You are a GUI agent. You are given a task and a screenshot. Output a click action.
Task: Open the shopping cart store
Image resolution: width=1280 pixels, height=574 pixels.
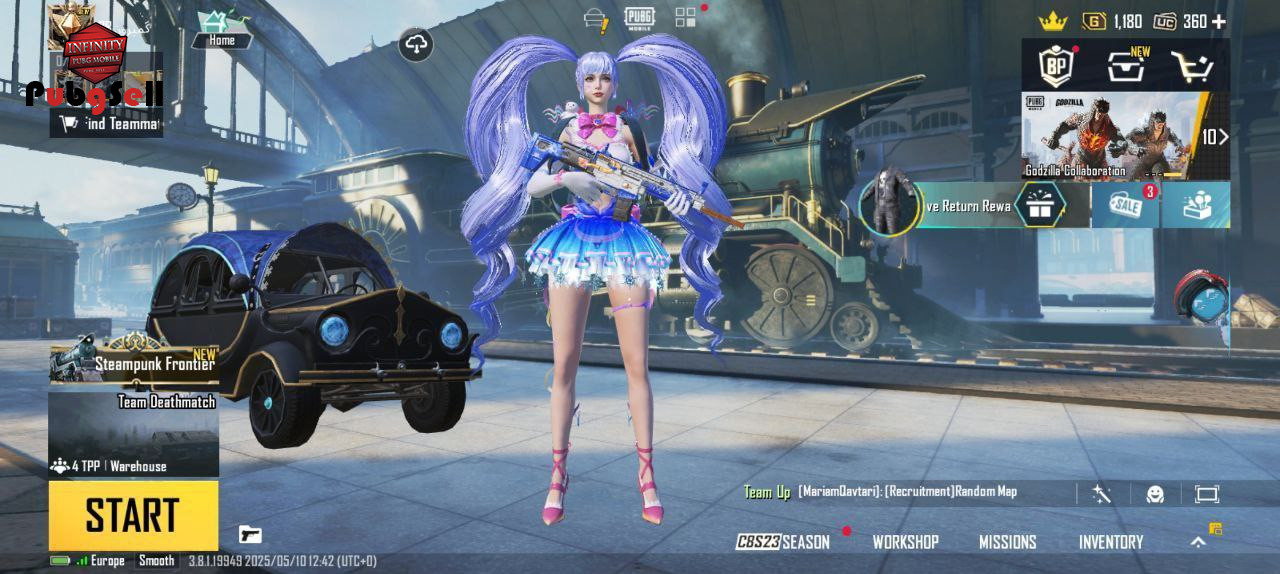[x=1192, y=66]
